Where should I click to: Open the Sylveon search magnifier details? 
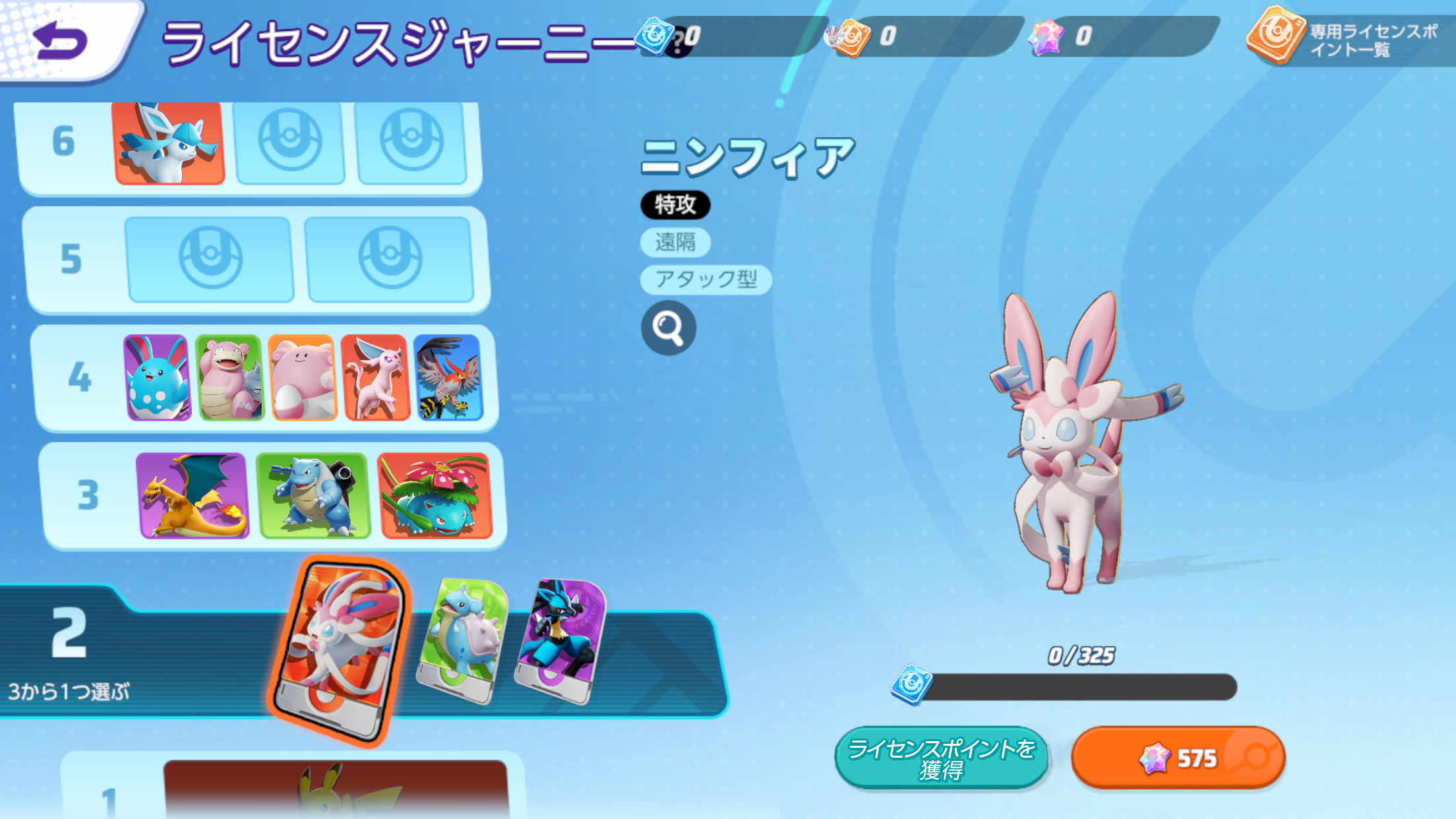point(668,327)
